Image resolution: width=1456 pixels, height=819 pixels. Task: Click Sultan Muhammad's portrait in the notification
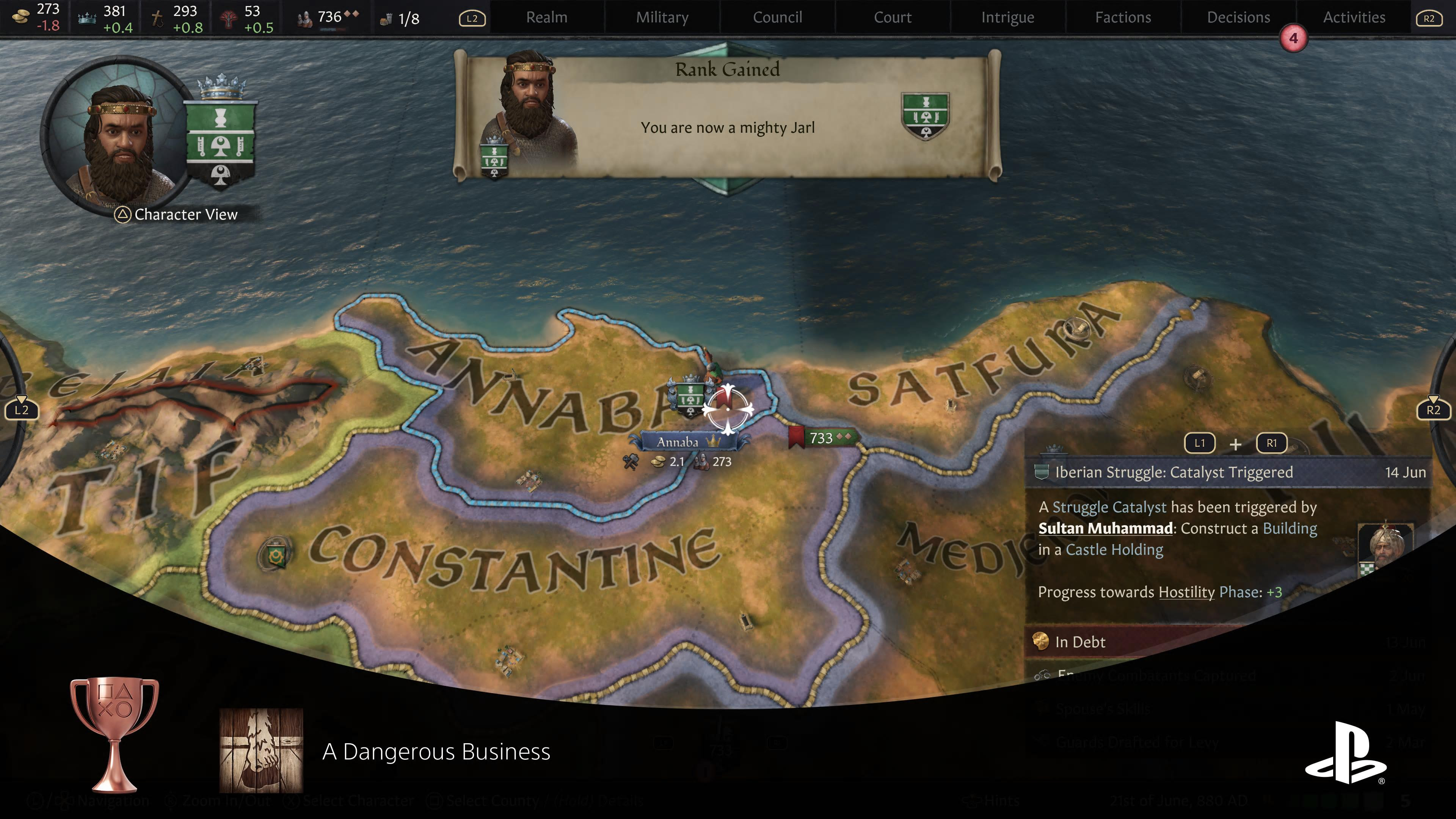1385,546
